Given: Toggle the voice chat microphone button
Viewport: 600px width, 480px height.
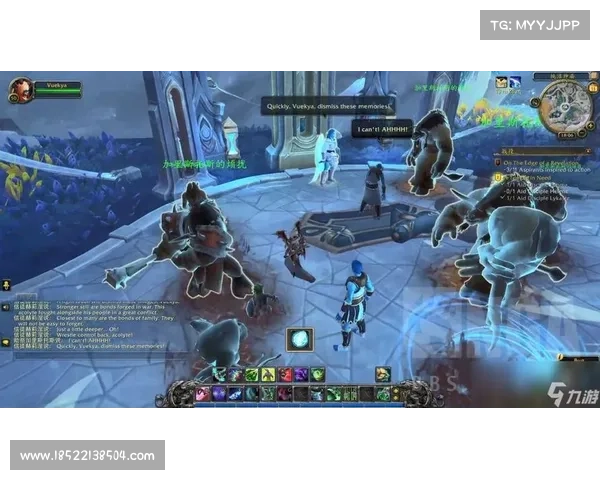Looking at the screenshot, I should (x=6, y=285).
